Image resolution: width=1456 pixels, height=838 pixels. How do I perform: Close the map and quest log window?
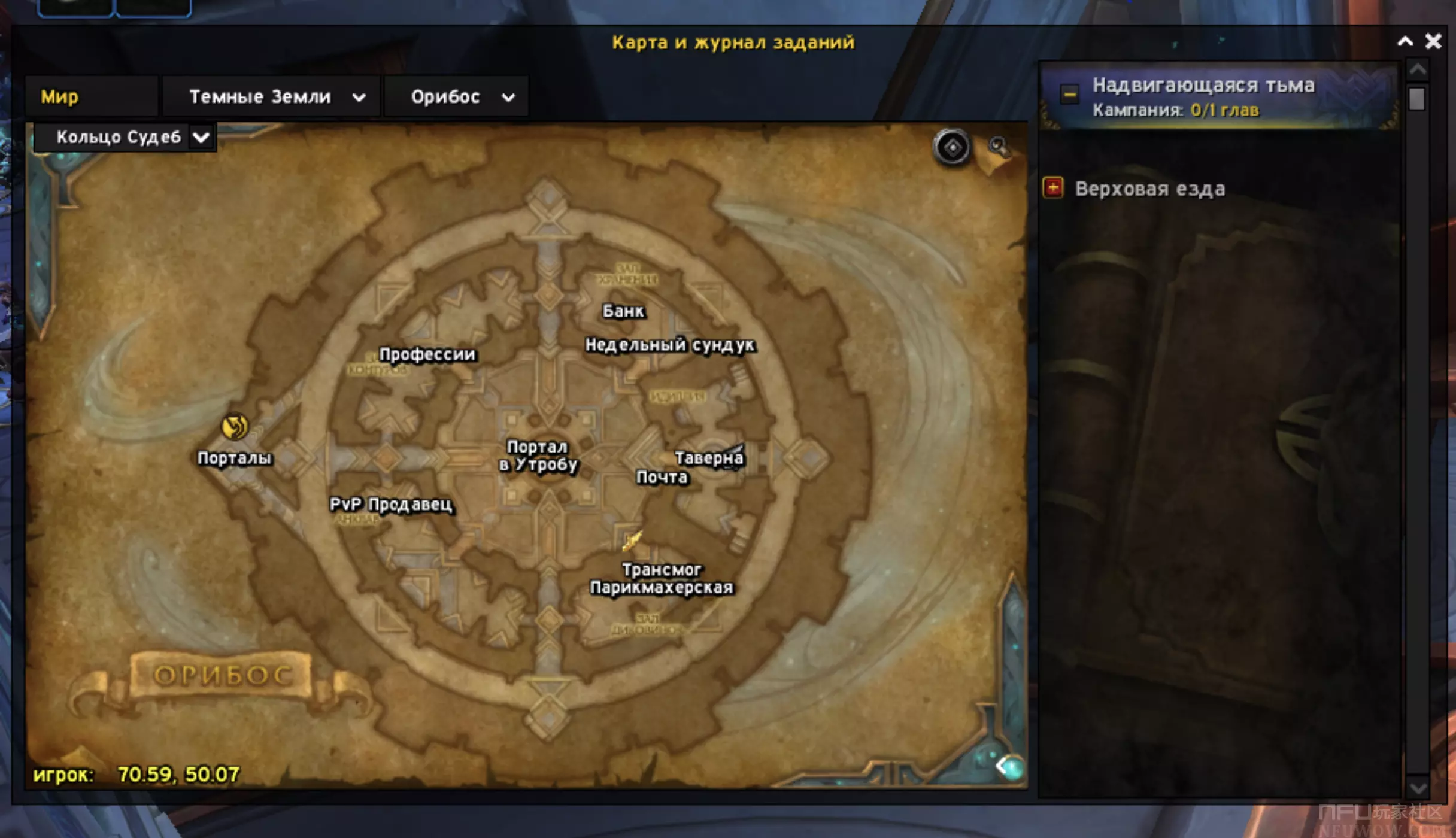1433,41
